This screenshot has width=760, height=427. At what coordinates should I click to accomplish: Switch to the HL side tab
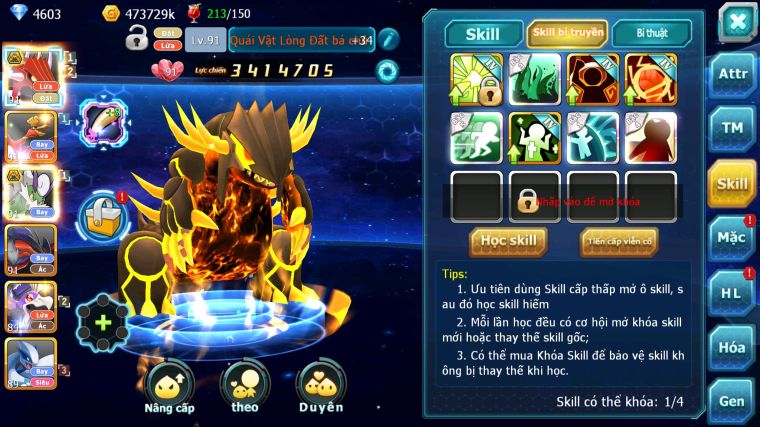tap(732, 293)
